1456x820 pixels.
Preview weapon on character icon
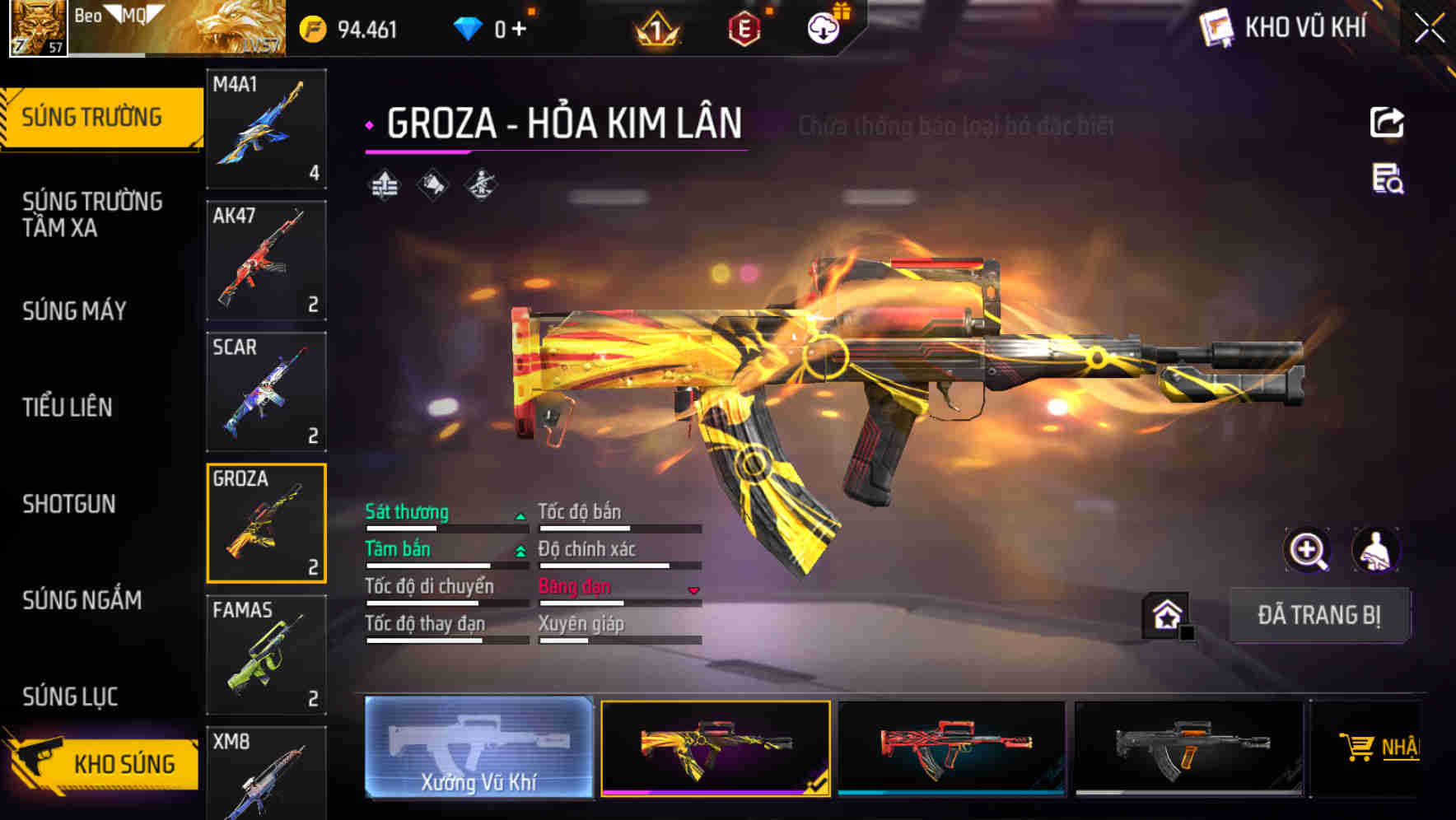pyautogui.click(x=1375, y=550)
